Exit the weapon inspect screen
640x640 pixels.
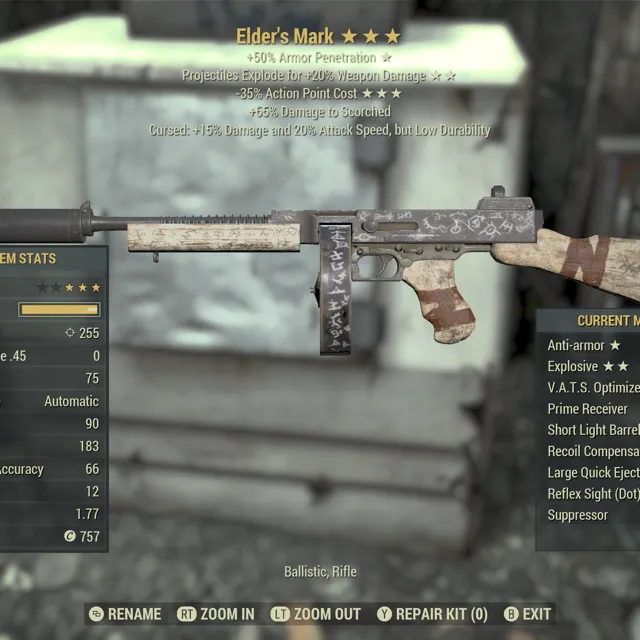[x=527, y=614]
